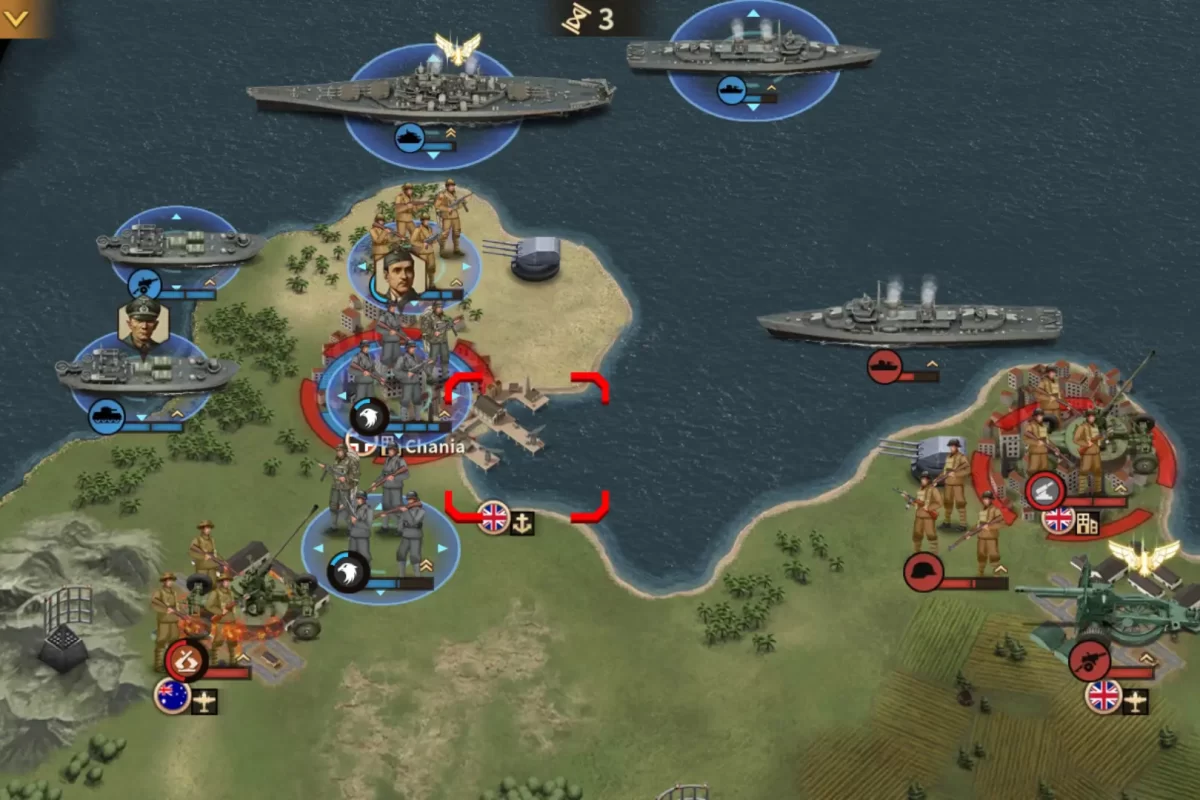Choose the transport ship with the general portrait
1200x800 pixels.
[146, 372]
